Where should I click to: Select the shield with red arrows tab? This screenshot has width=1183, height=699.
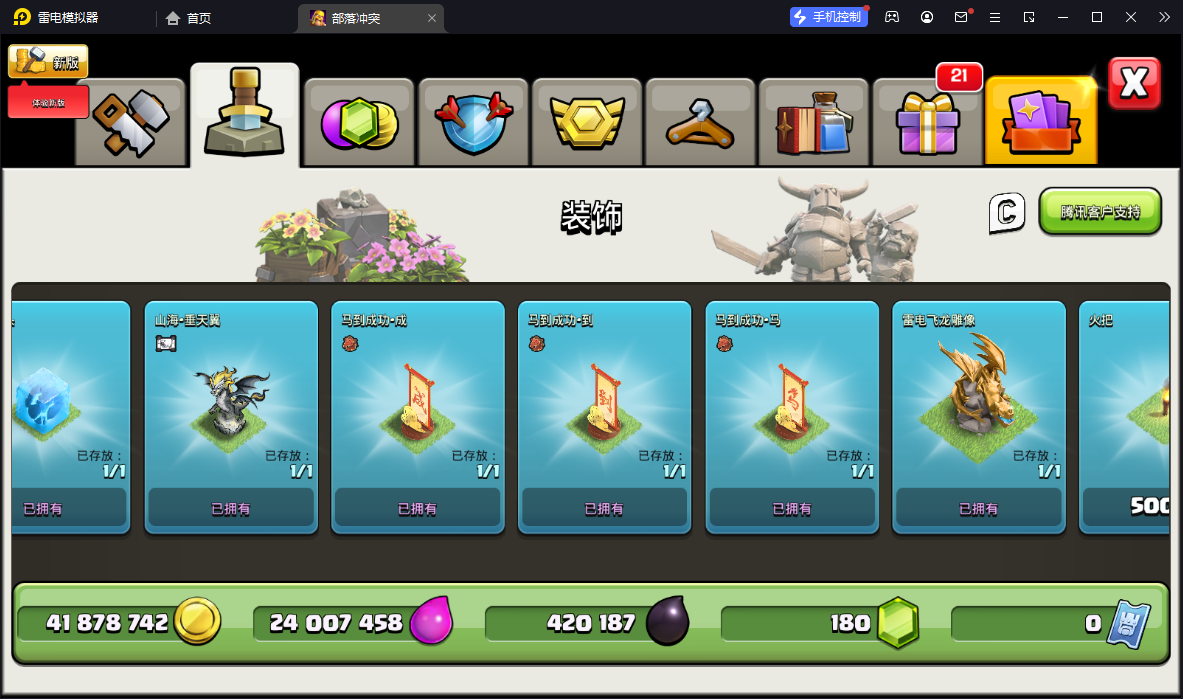click(473, 122)
